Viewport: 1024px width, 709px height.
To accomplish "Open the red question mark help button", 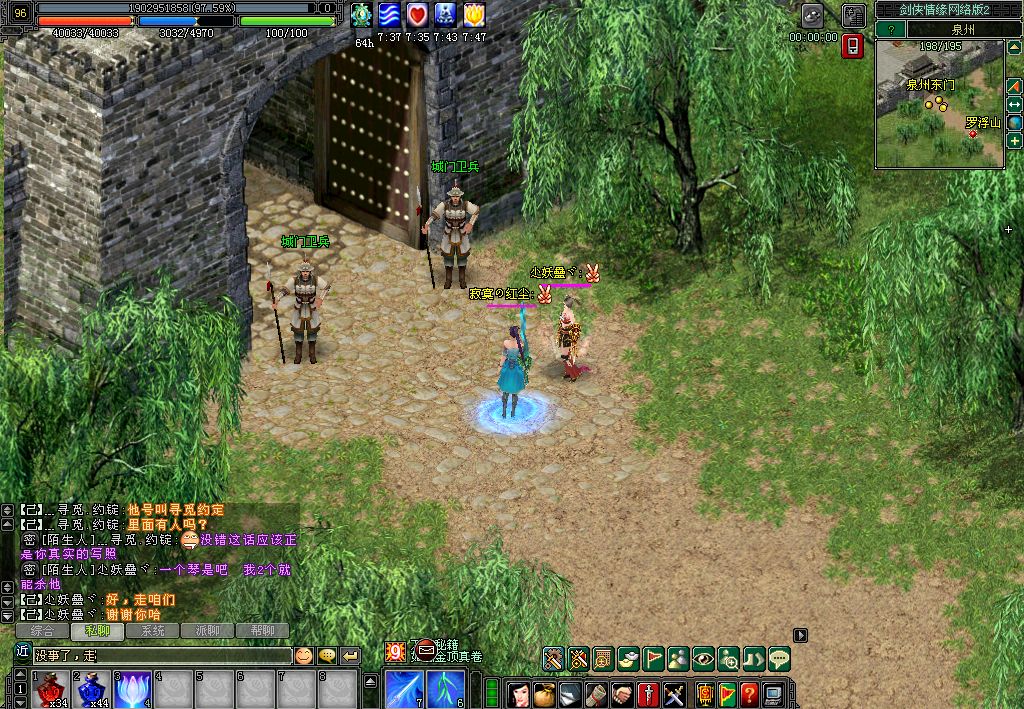I will point(749,693).
